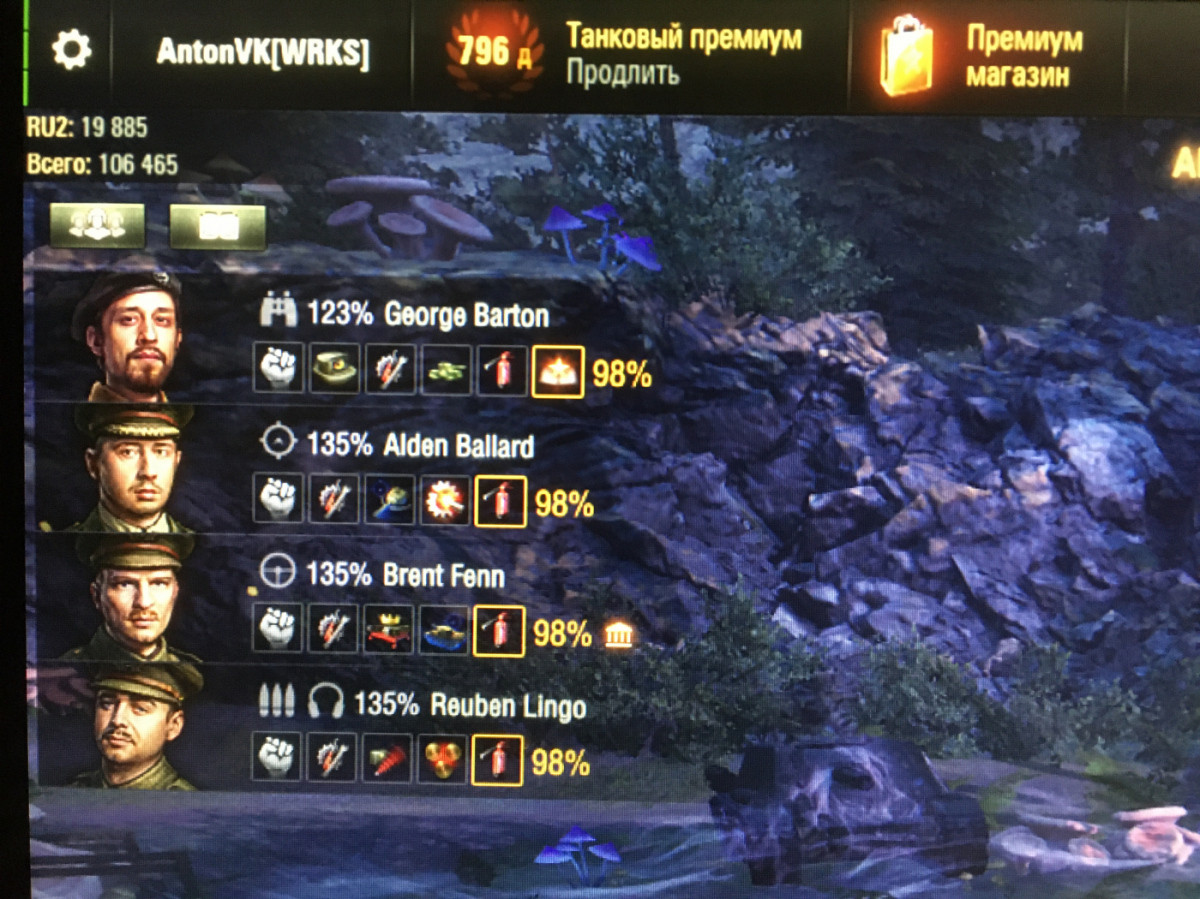Select loader Reuben Lingo's portrait
1200x899 pixels.
click(133, 726)
